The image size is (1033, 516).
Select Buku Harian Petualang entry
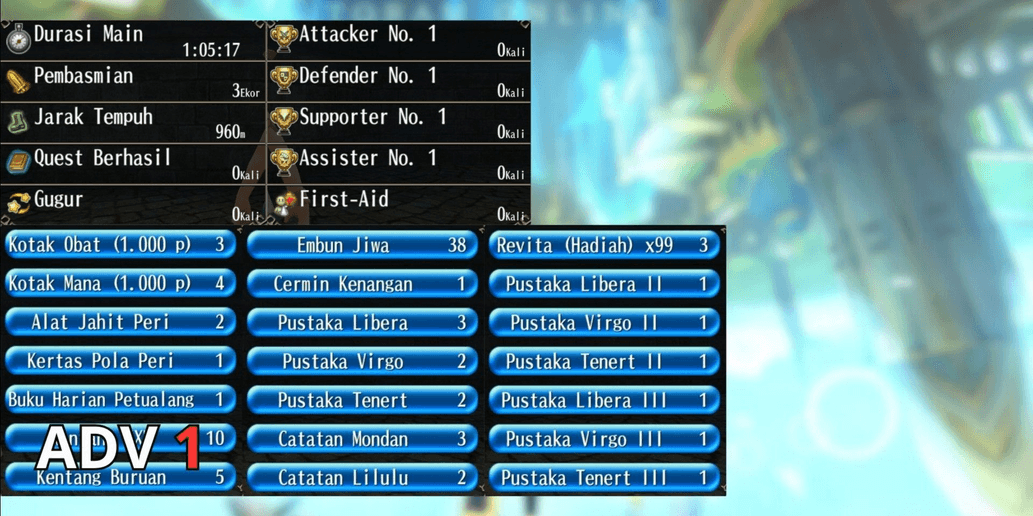(120, 400)
